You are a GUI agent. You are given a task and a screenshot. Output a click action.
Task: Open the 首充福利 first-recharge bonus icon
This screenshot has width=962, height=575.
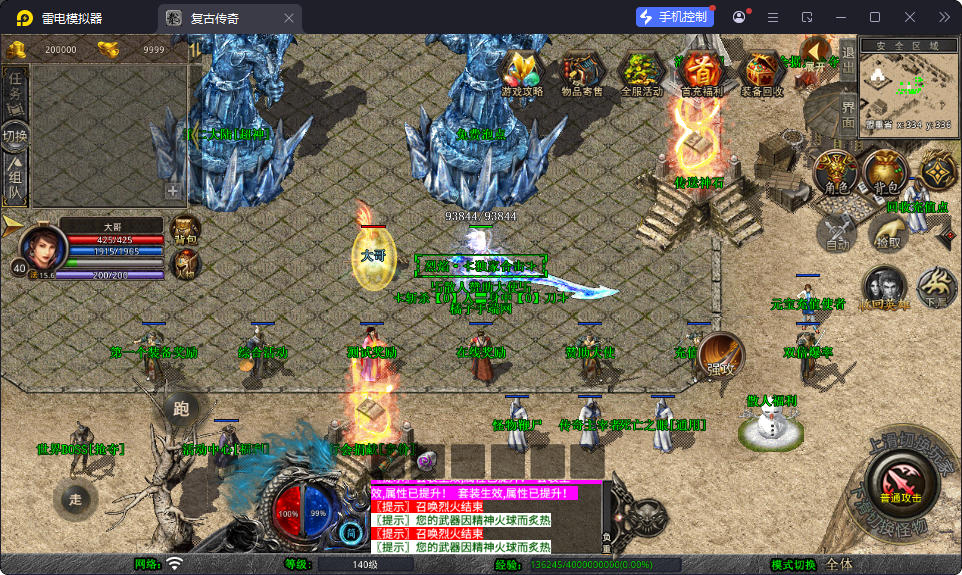coord(704,72)
